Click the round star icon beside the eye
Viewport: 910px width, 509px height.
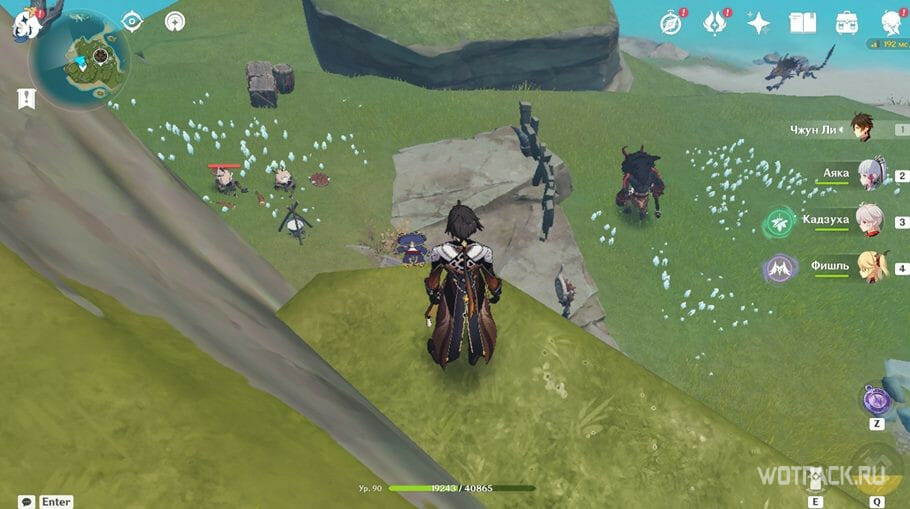[x=175, y=20]
